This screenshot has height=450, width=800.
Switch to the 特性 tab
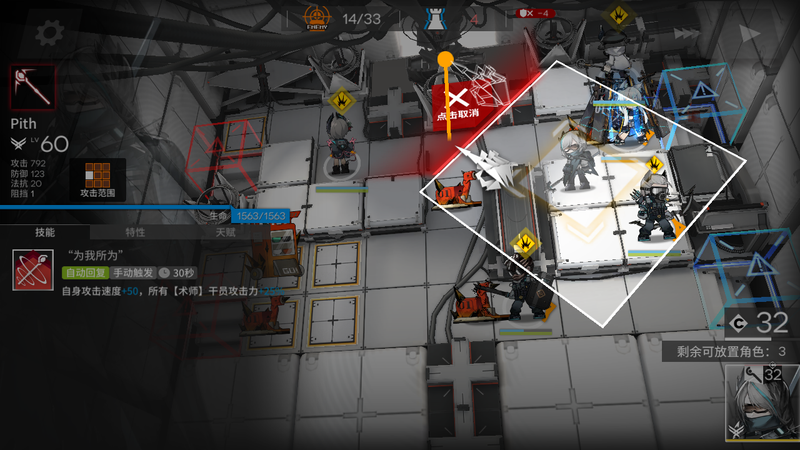[x=135, y=232]
